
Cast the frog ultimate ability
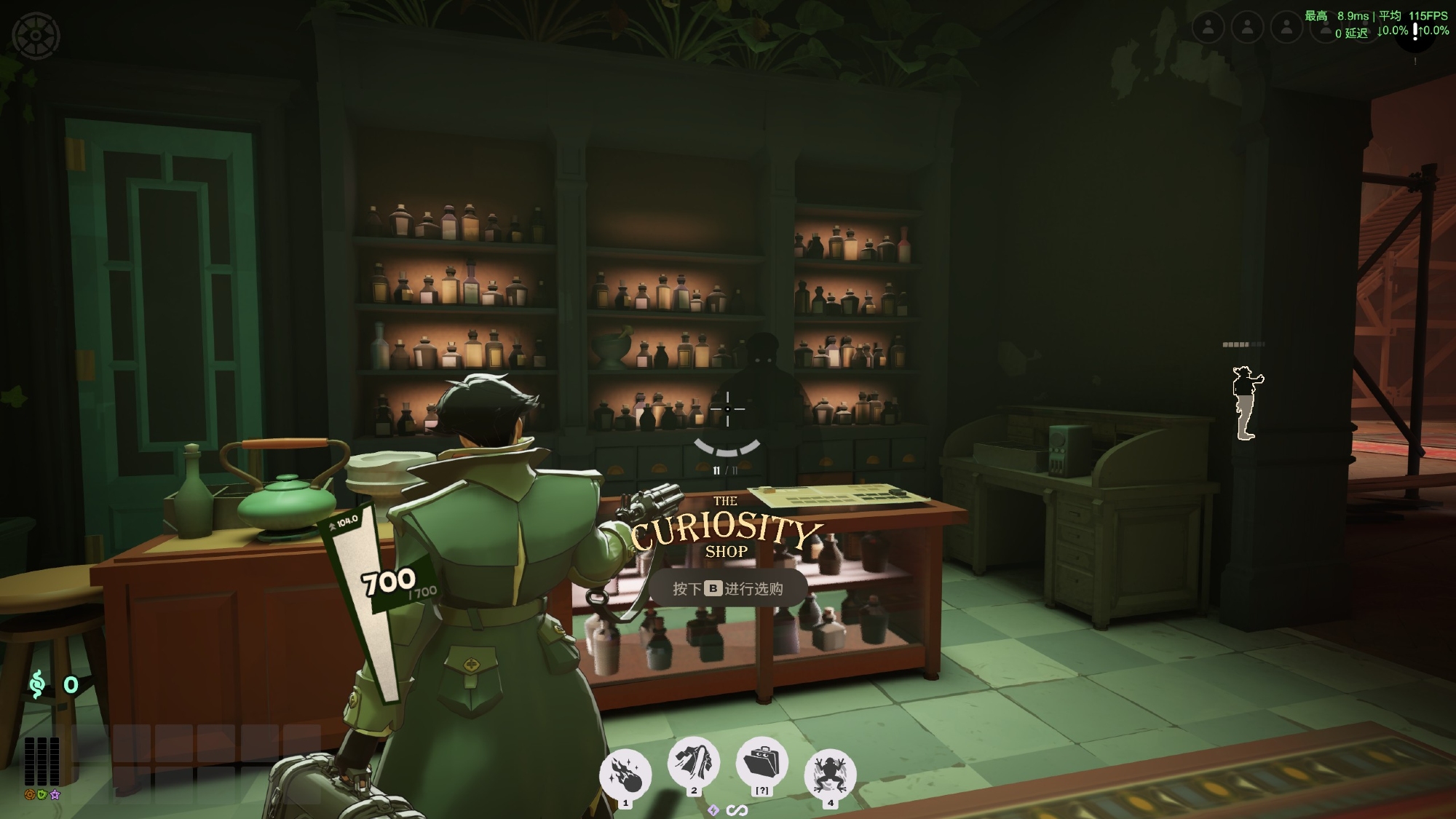point(830,775)
